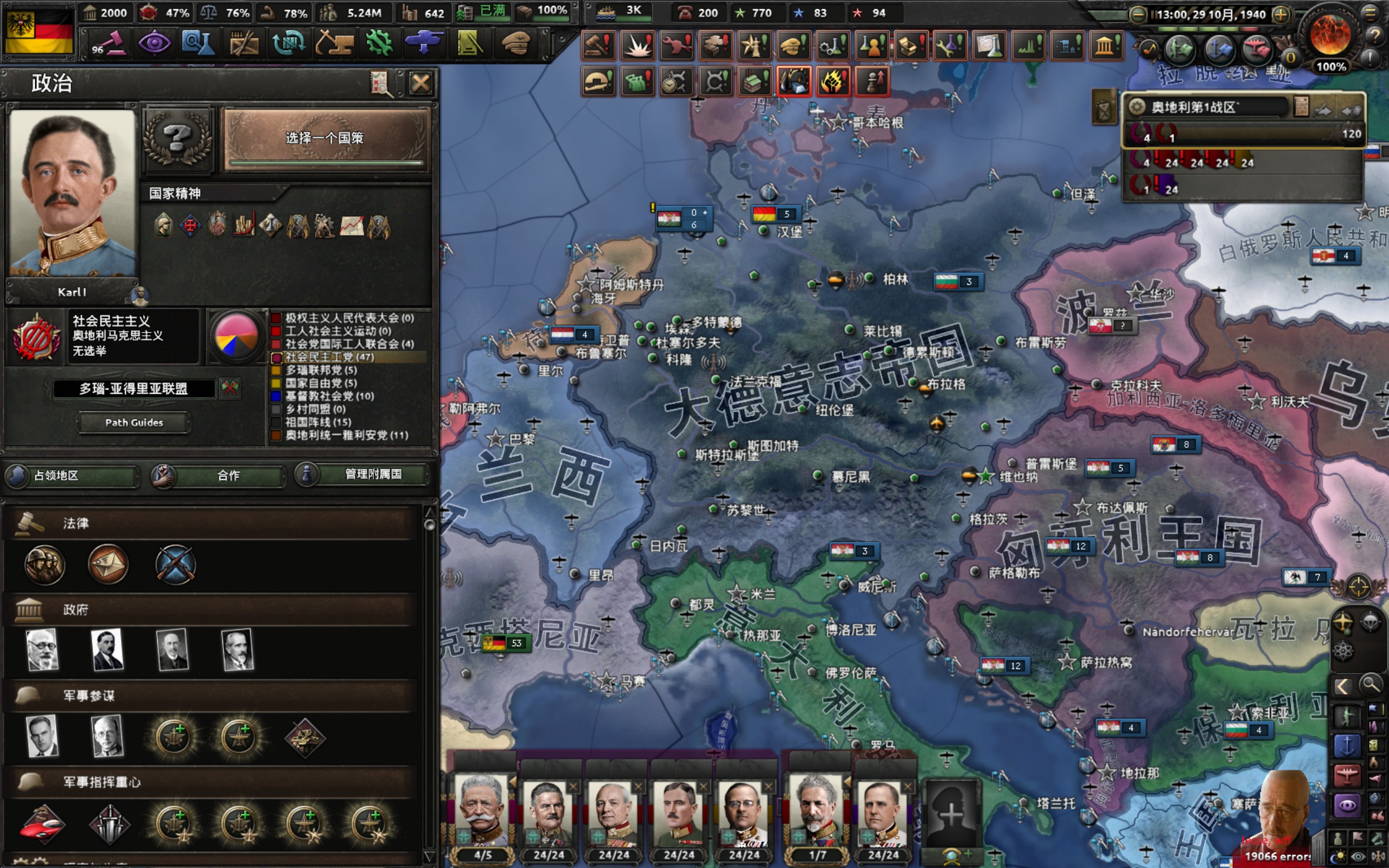Choose a national focus (选择一个国策)
Viewport: 1389px width, 868px height.
pos(326,138)
